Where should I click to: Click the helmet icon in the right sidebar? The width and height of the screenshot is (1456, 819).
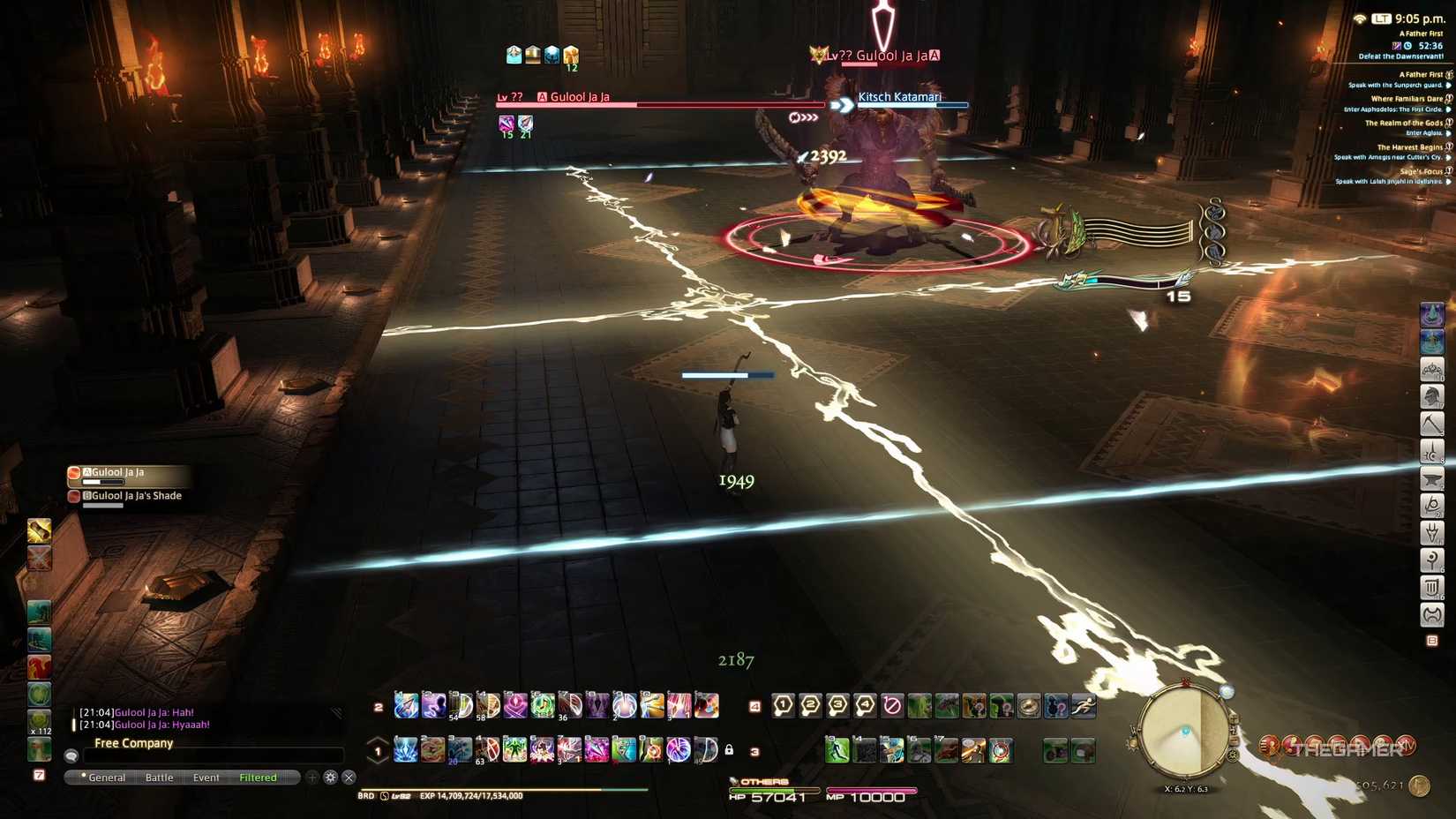[1432, 397]
